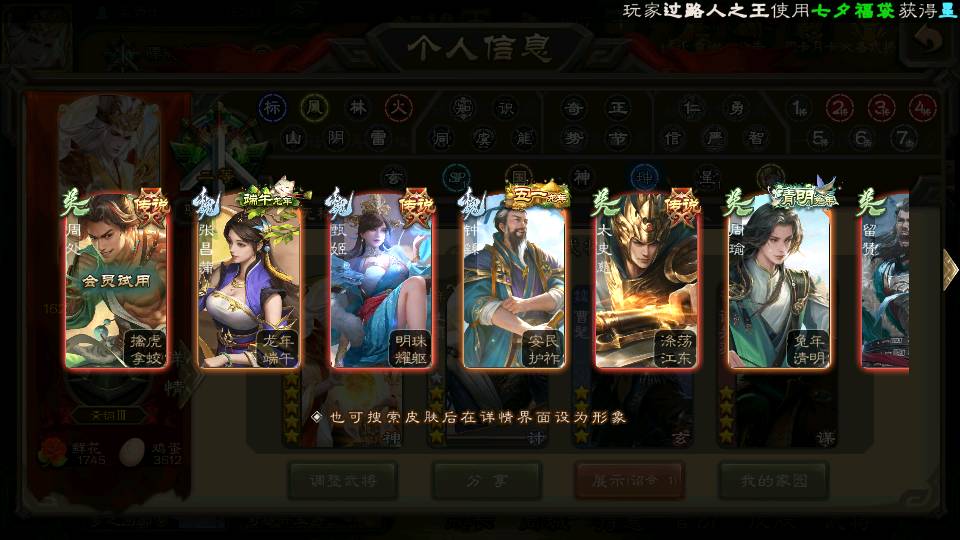Show more skins with the right arrow
Screen dimensions: 960x540
(x=949, y=269)
